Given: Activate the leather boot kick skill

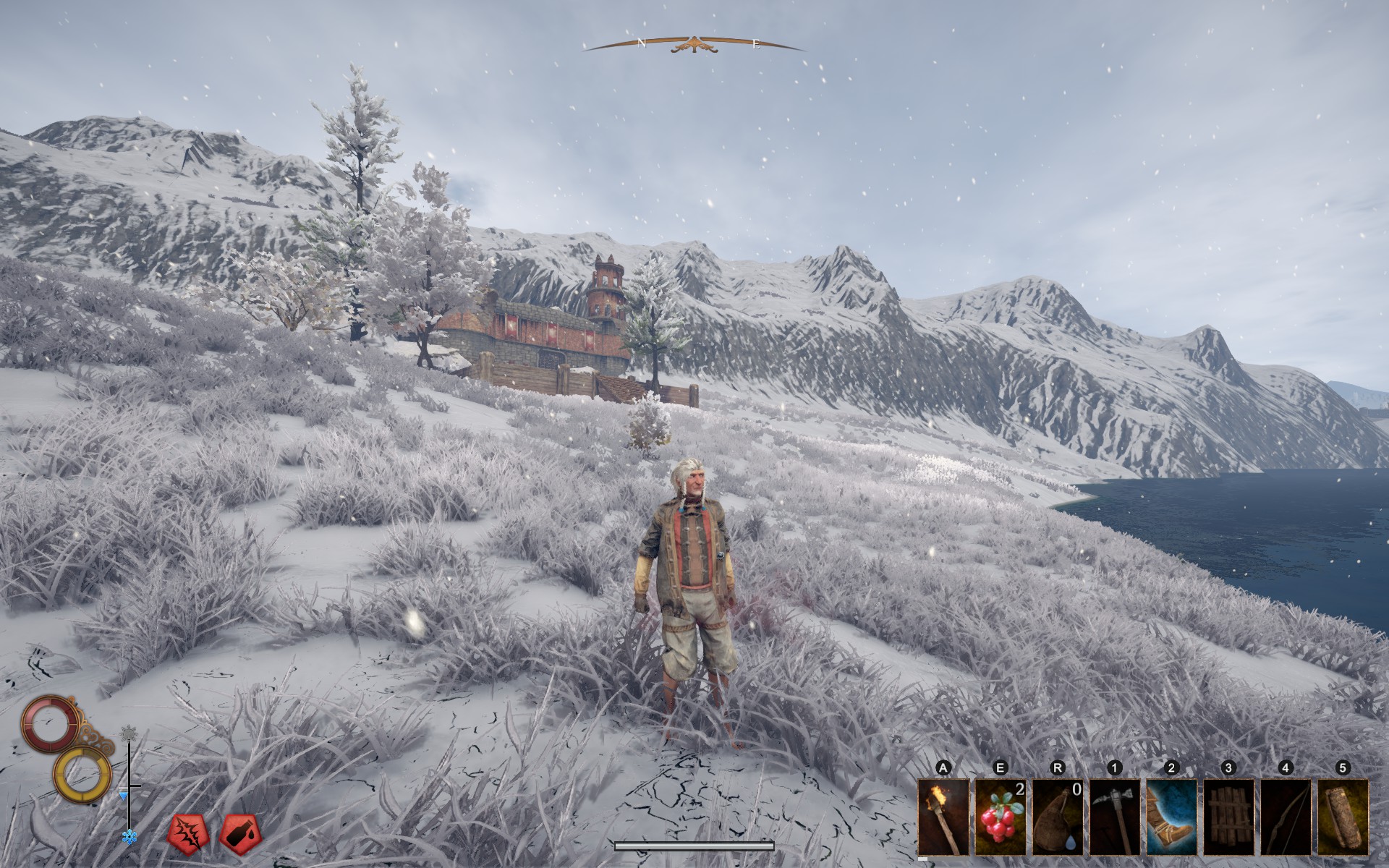Looking at the screenshot, I should point(1171,817).
